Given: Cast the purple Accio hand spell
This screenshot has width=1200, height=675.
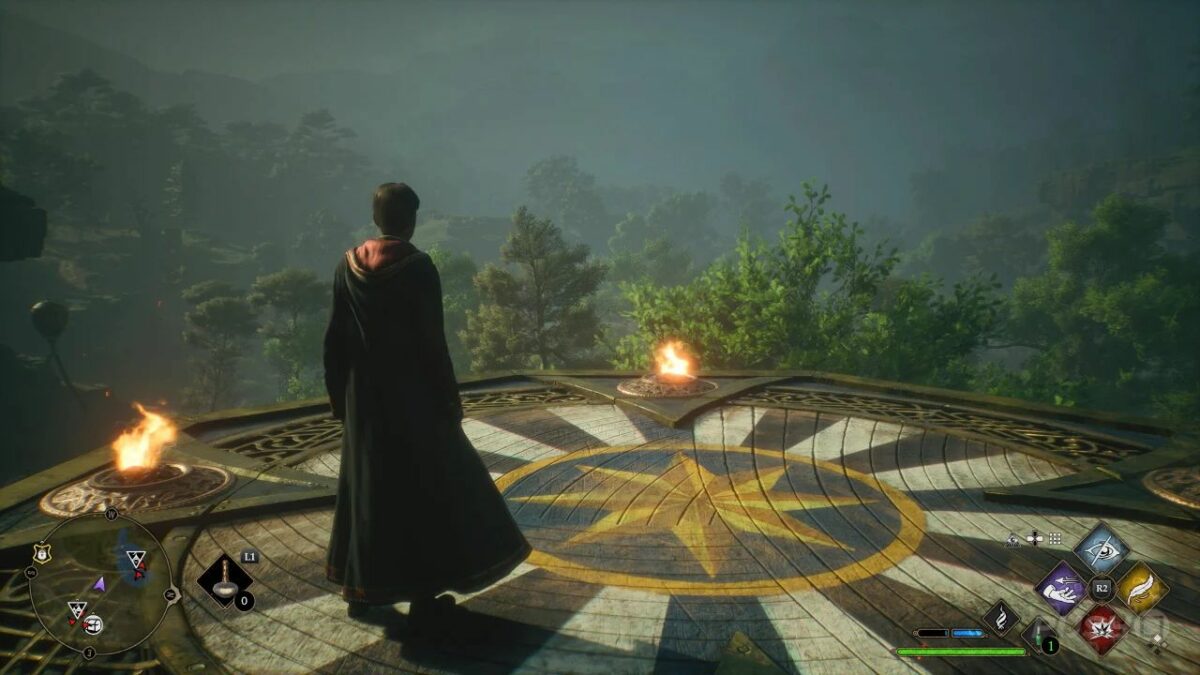Looking at the screenshot, I should [1060, 588].
